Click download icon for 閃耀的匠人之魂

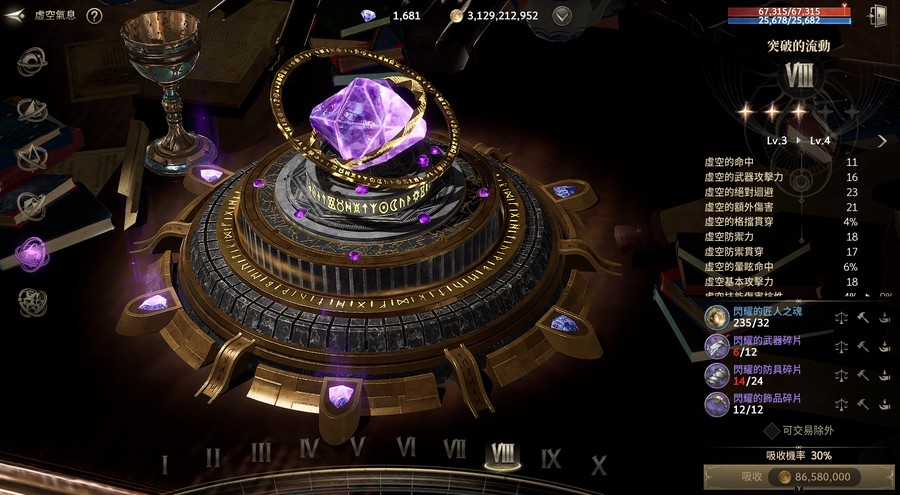(x=885, y=317)
